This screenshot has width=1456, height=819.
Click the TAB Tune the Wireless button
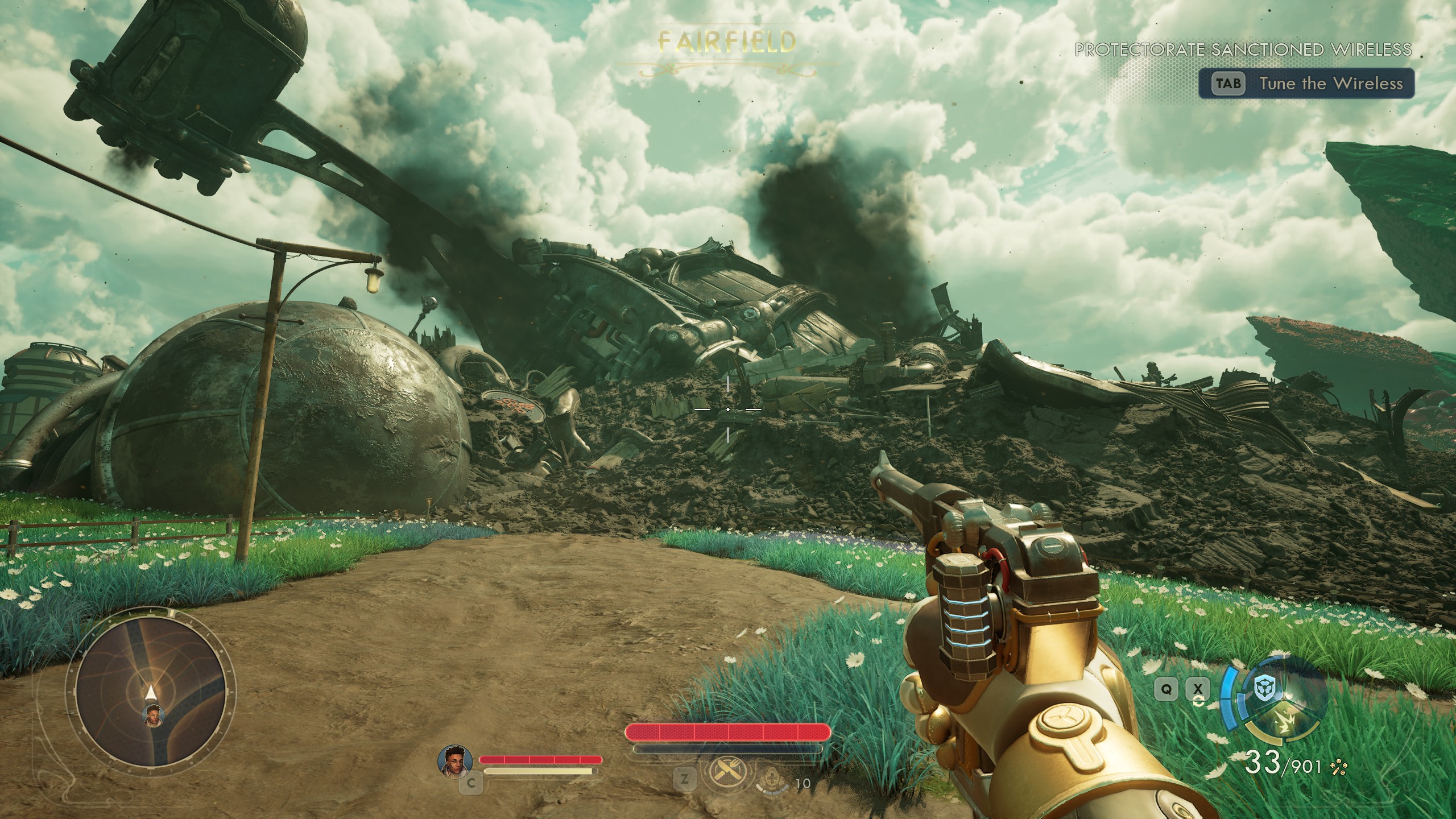(x=1308, y=83)
